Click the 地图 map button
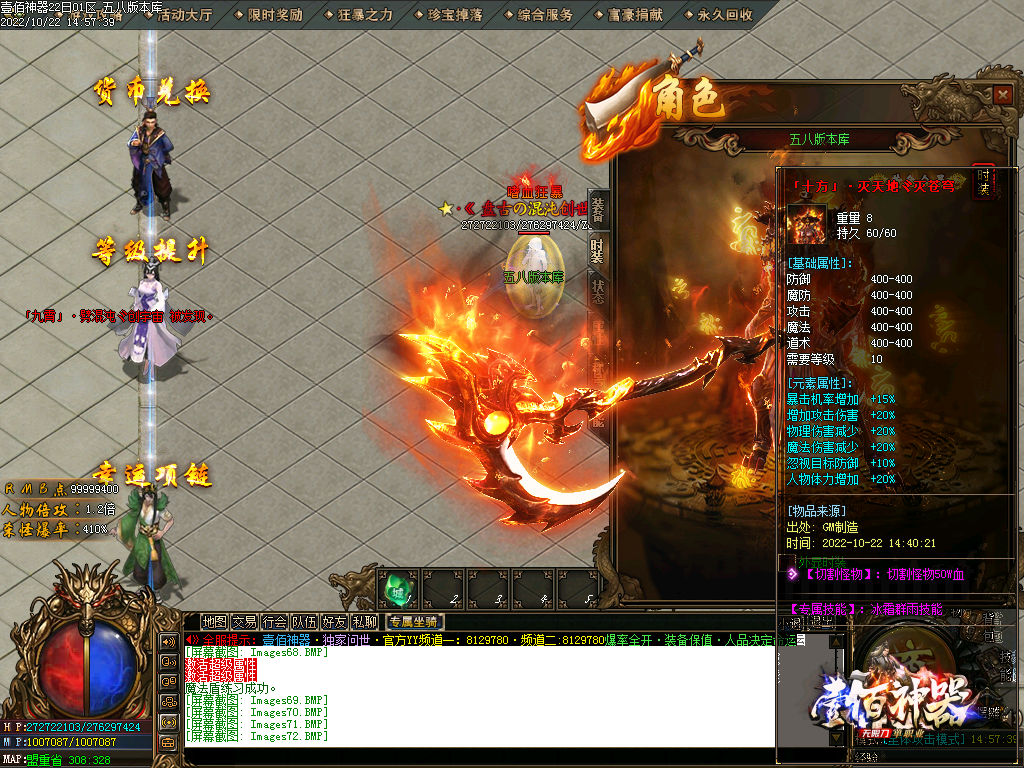The image size is (1024, 768). pyautogui.click(x=214, y=621)
